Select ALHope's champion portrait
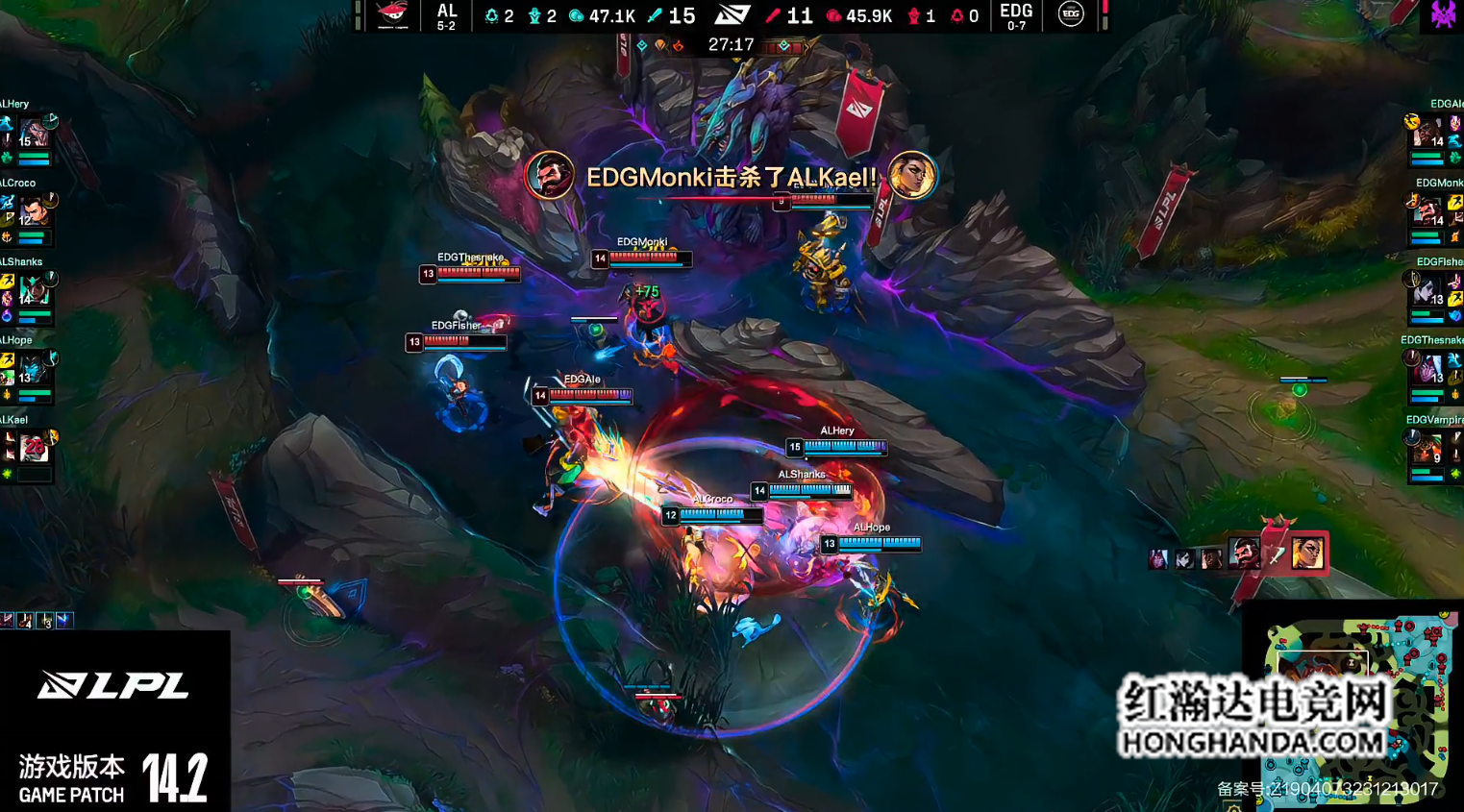This screenshot has width=1464, height=812. click(34, 368)
